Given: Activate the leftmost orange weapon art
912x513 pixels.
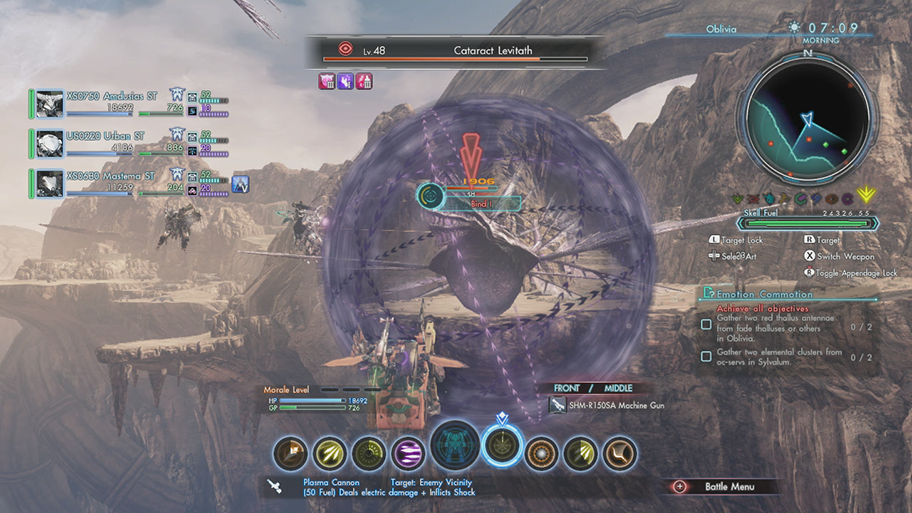Looking at the screenshot, I should (291, 454).
